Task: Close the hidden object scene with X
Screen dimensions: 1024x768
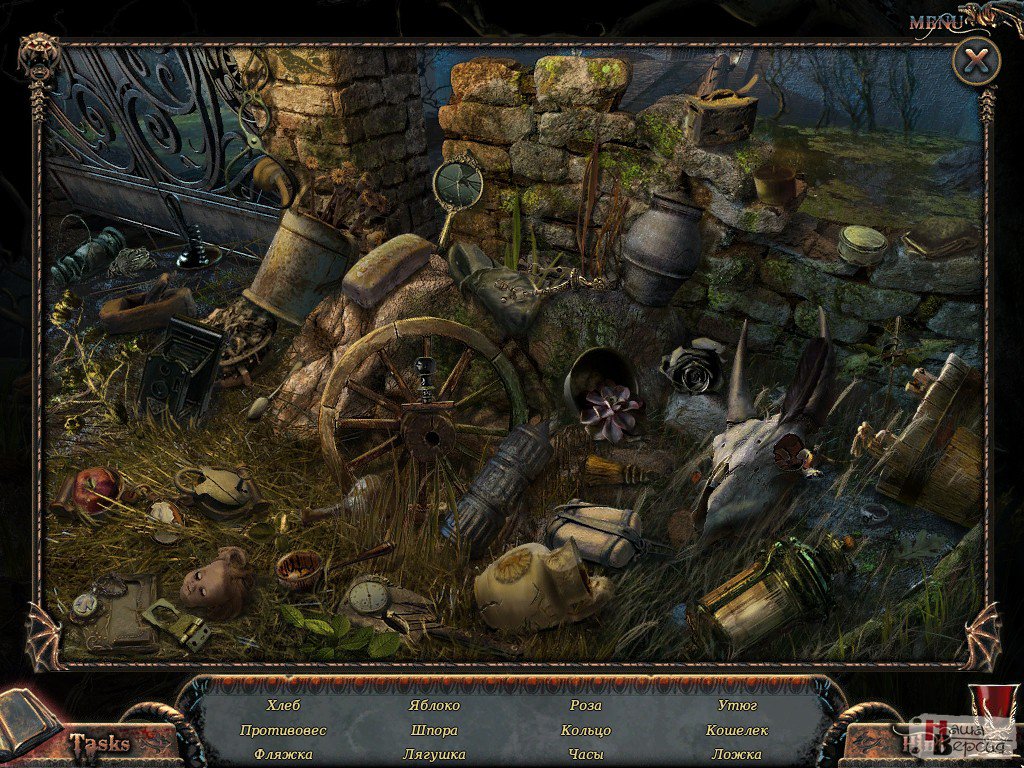Action: 975,62
